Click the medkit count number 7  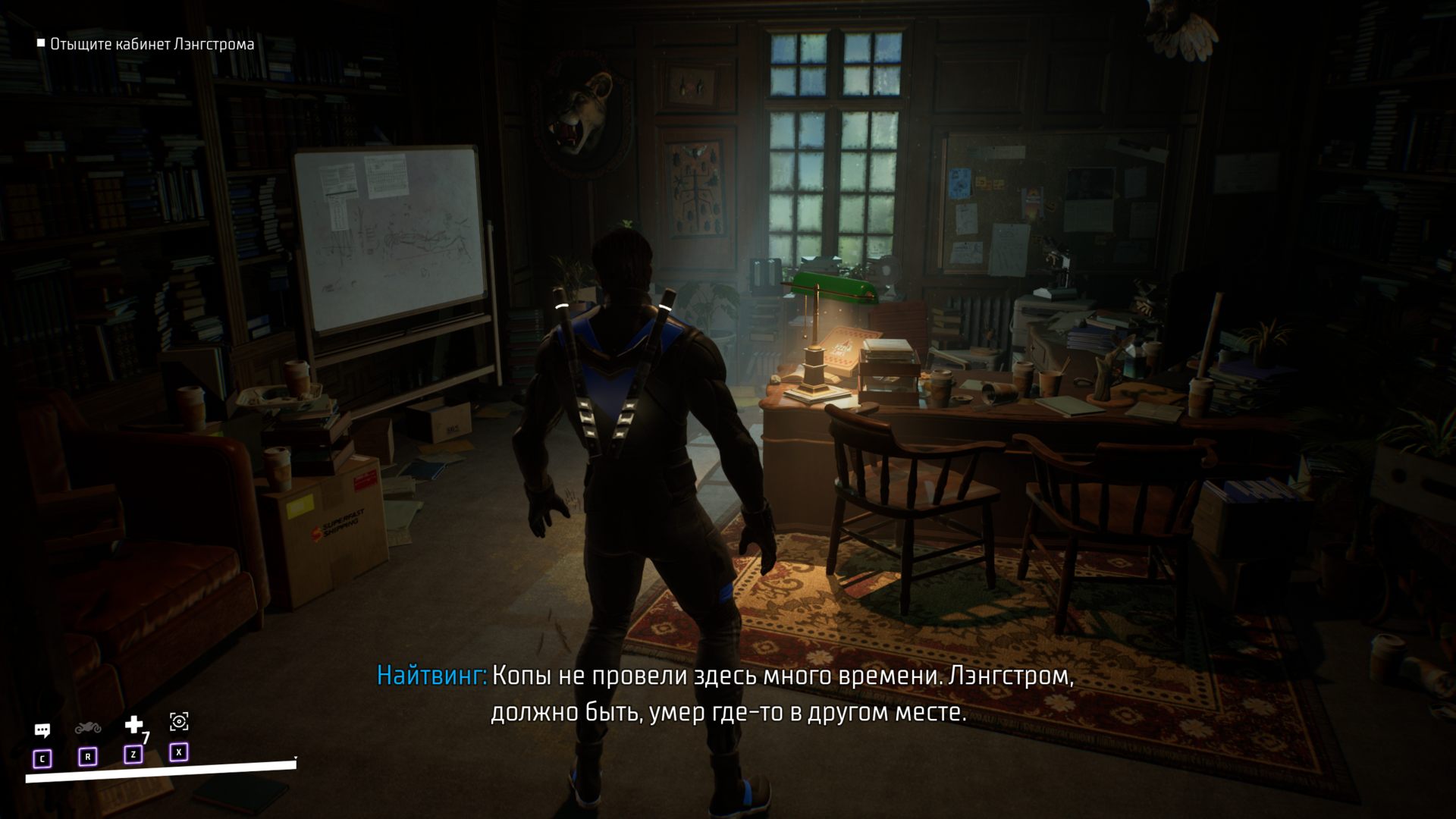[x=146, y=739]
